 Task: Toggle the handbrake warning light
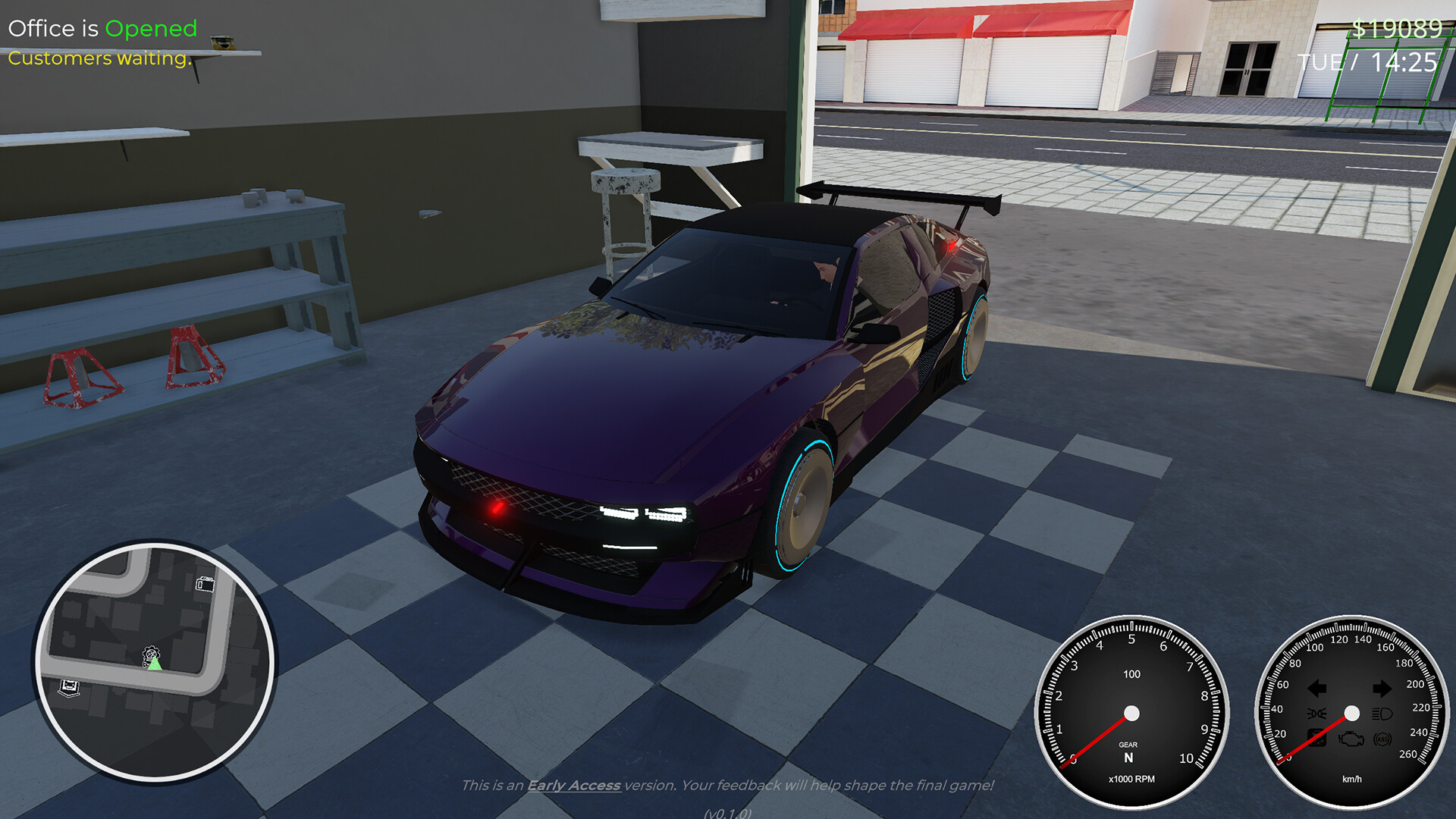1316,739
